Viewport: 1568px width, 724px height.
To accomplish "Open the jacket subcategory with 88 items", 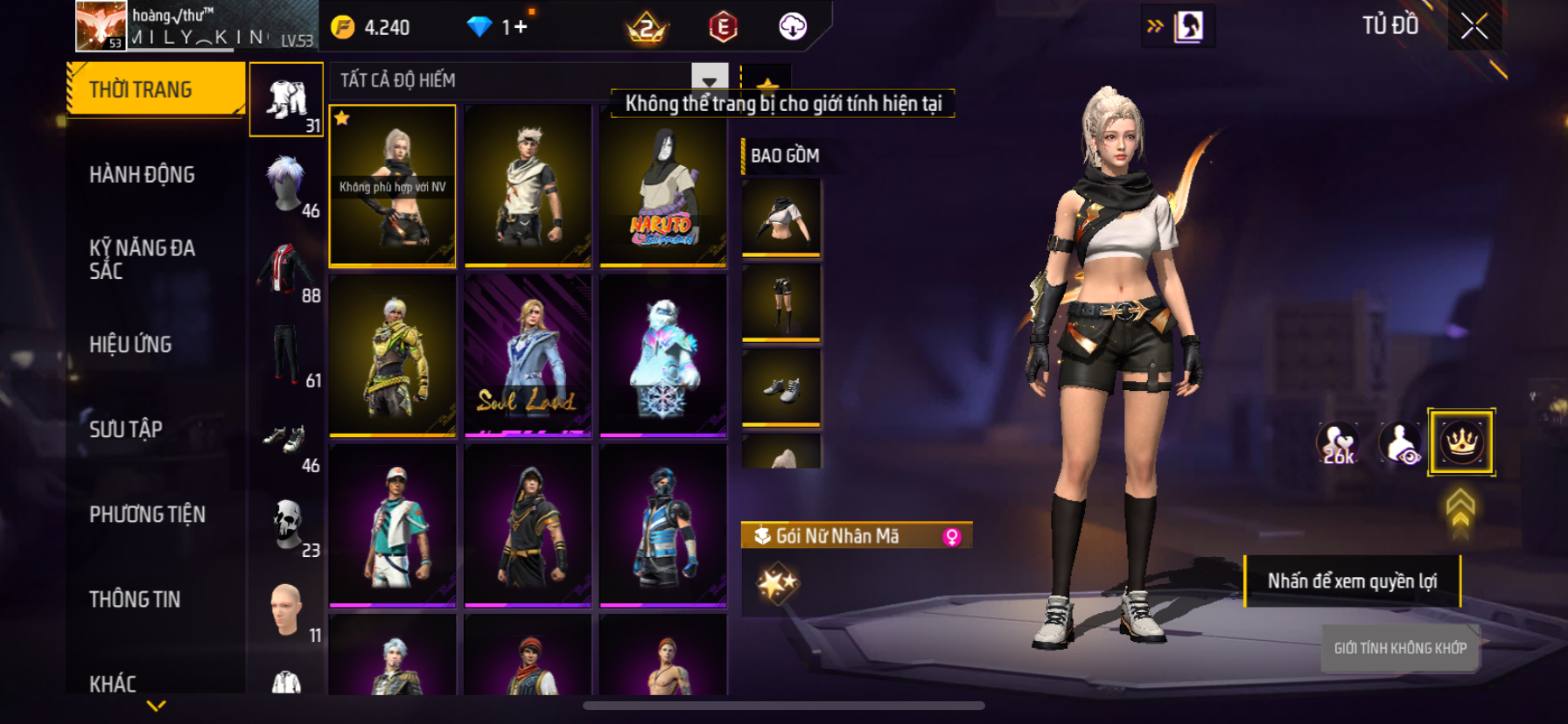I will tap(287, 269).
